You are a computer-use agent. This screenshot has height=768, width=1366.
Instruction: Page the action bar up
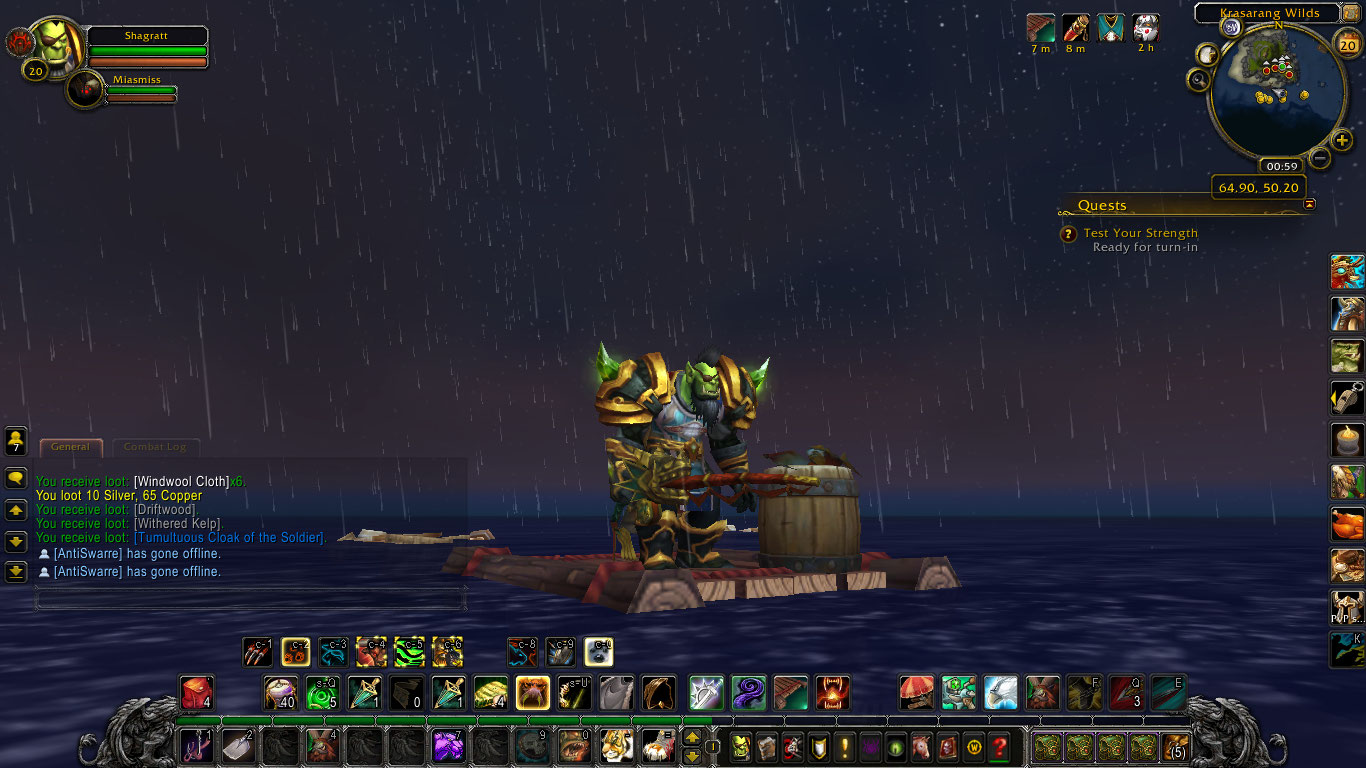(x=692, y=737)
